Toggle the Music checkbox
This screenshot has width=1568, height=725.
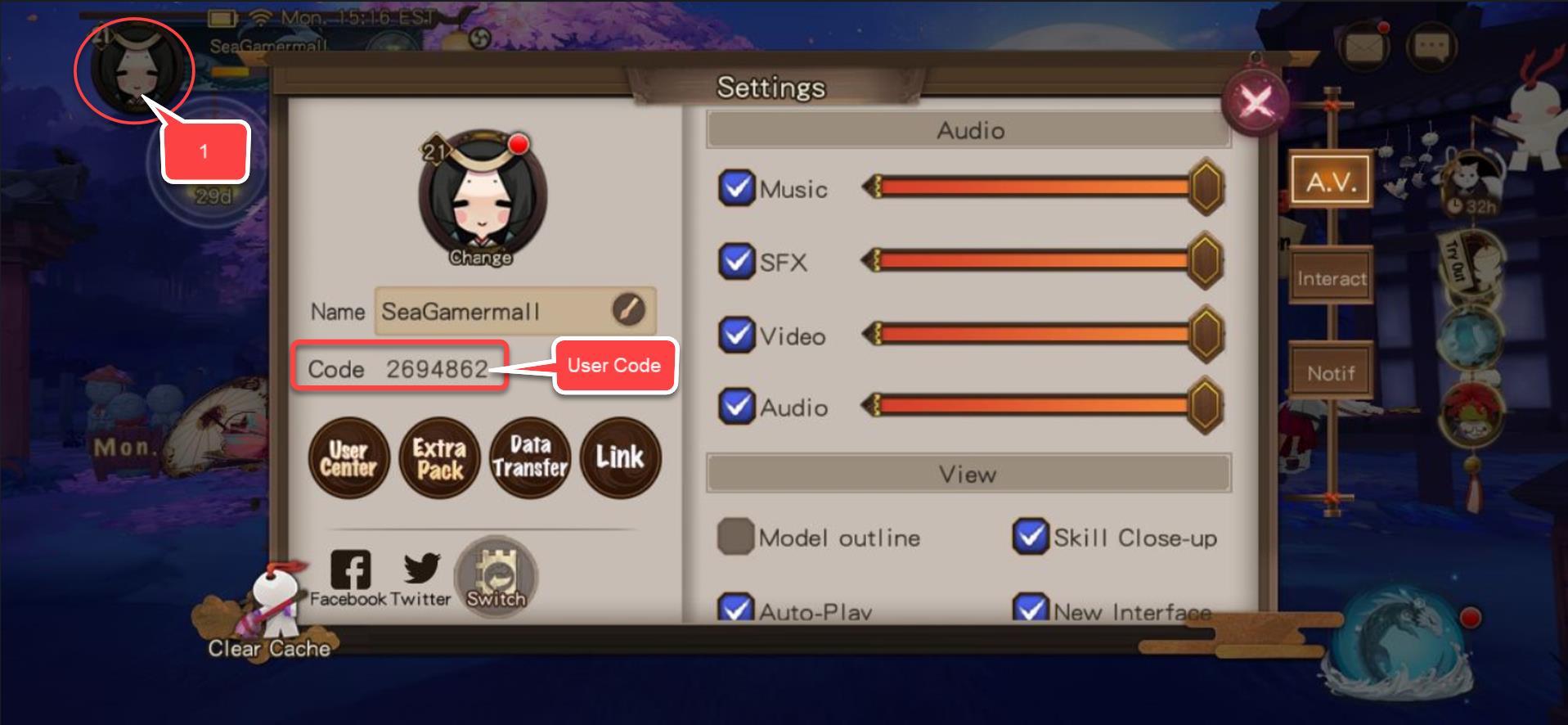[x=736, y=188]
